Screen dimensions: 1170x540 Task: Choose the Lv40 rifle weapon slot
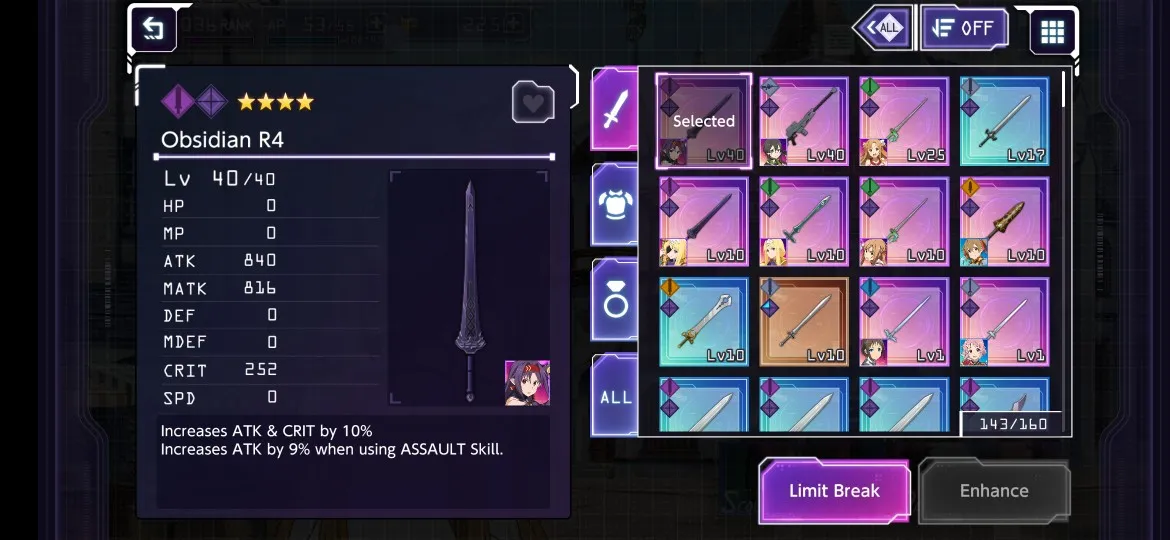pos(804,122)
